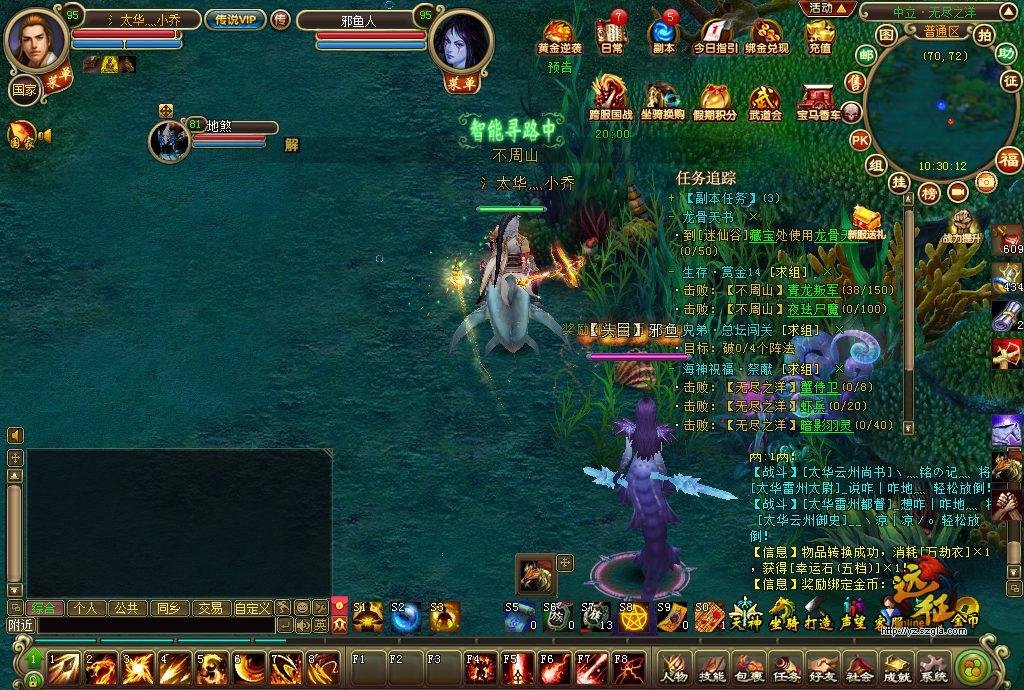Switch chat to the 交易 trade tab
This screenshot has height=690, width=1024.
(209, 607)
